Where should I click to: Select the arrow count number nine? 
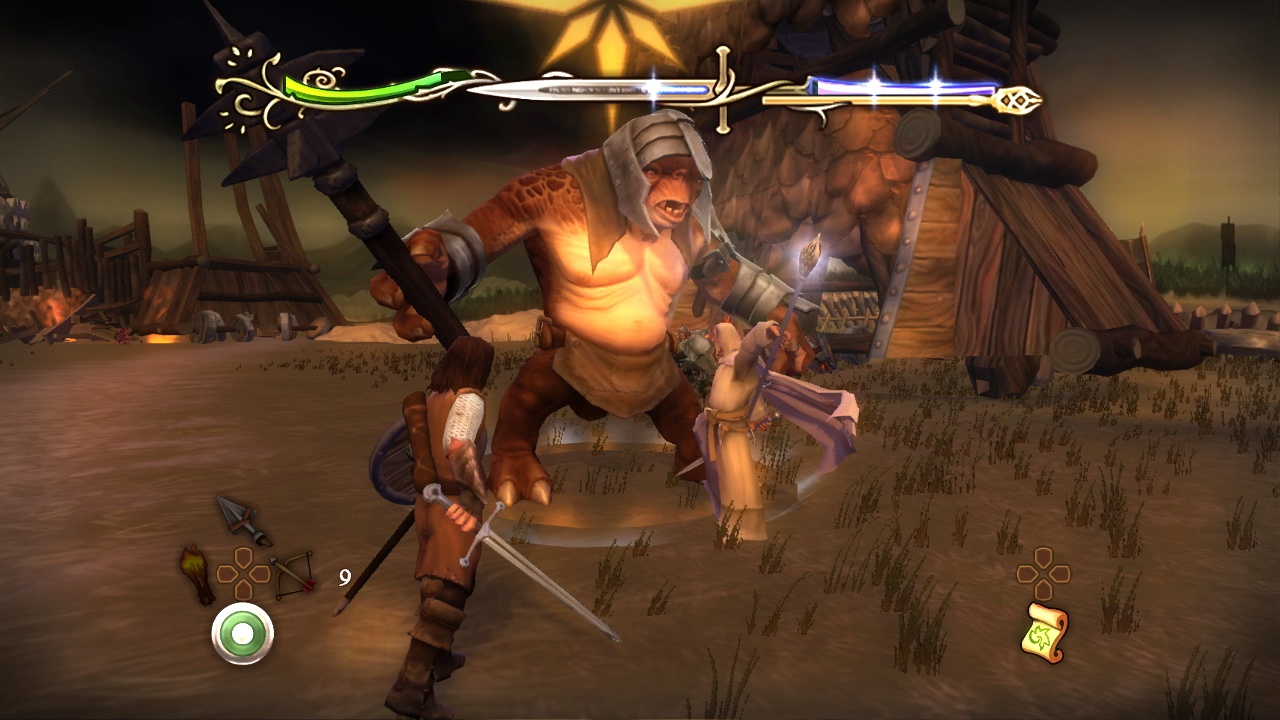click(345, 577)
